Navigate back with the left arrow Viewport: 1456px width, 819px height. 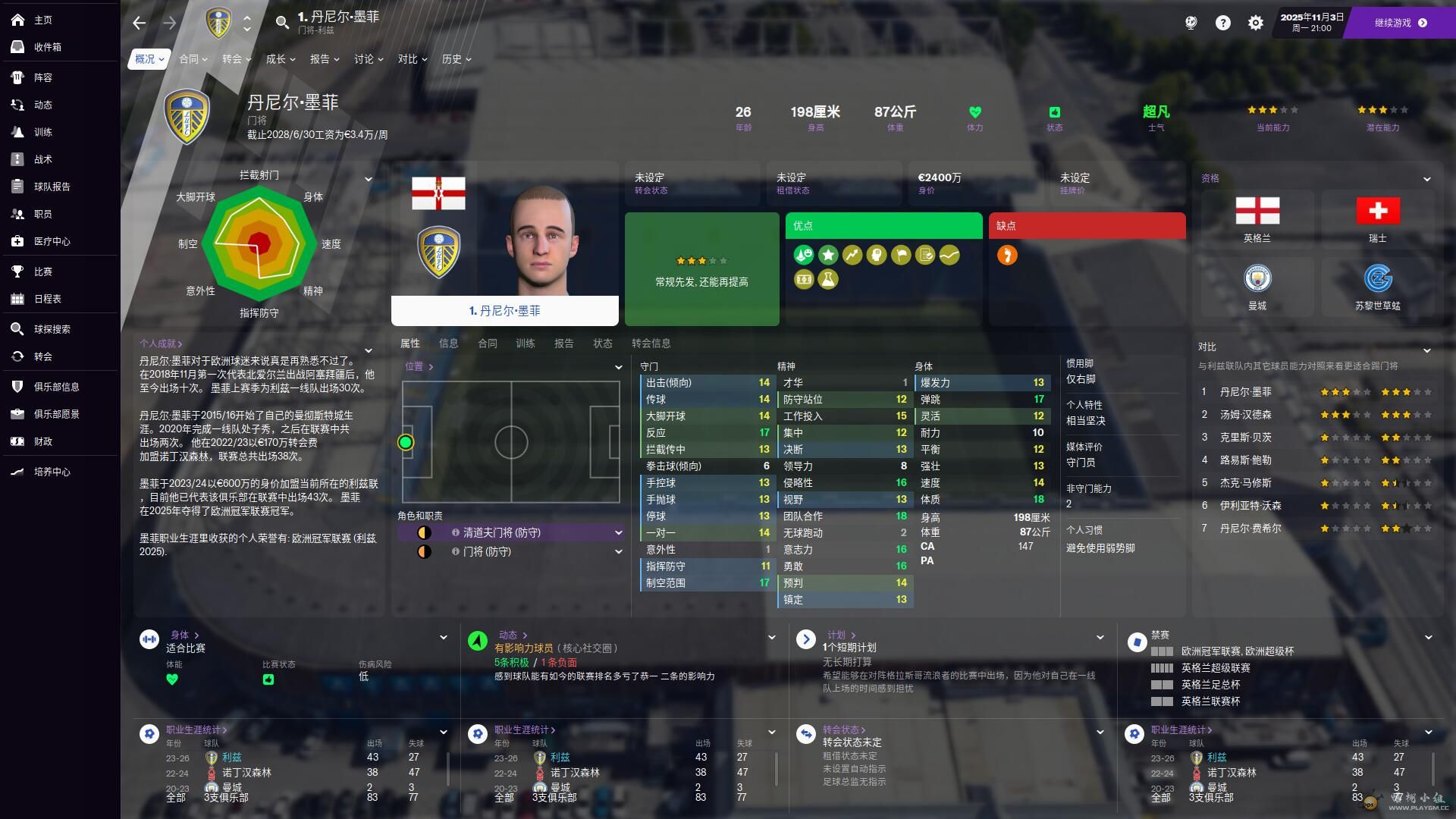click(139, 23)
